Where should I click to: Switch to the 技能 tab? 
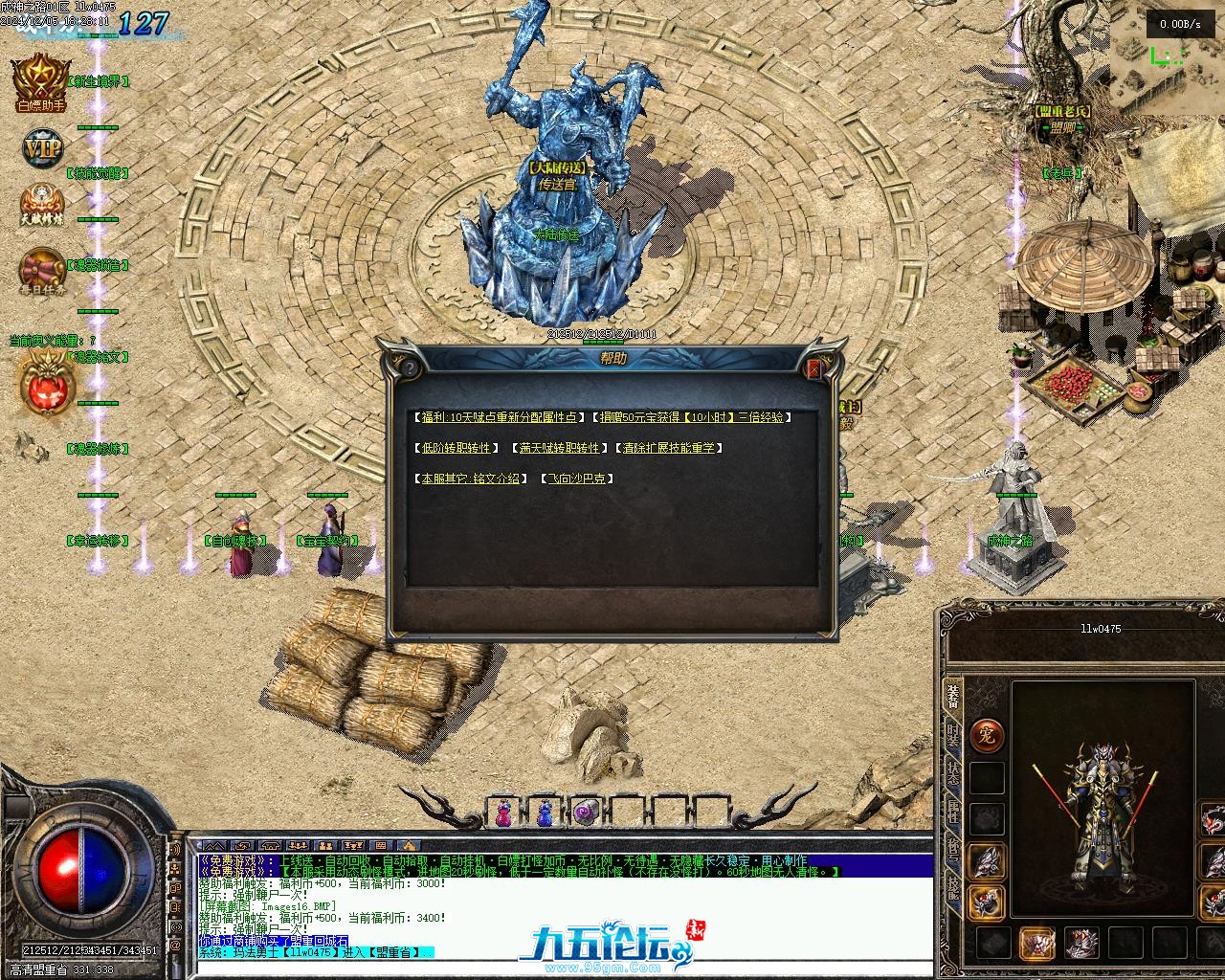[953, 888]
